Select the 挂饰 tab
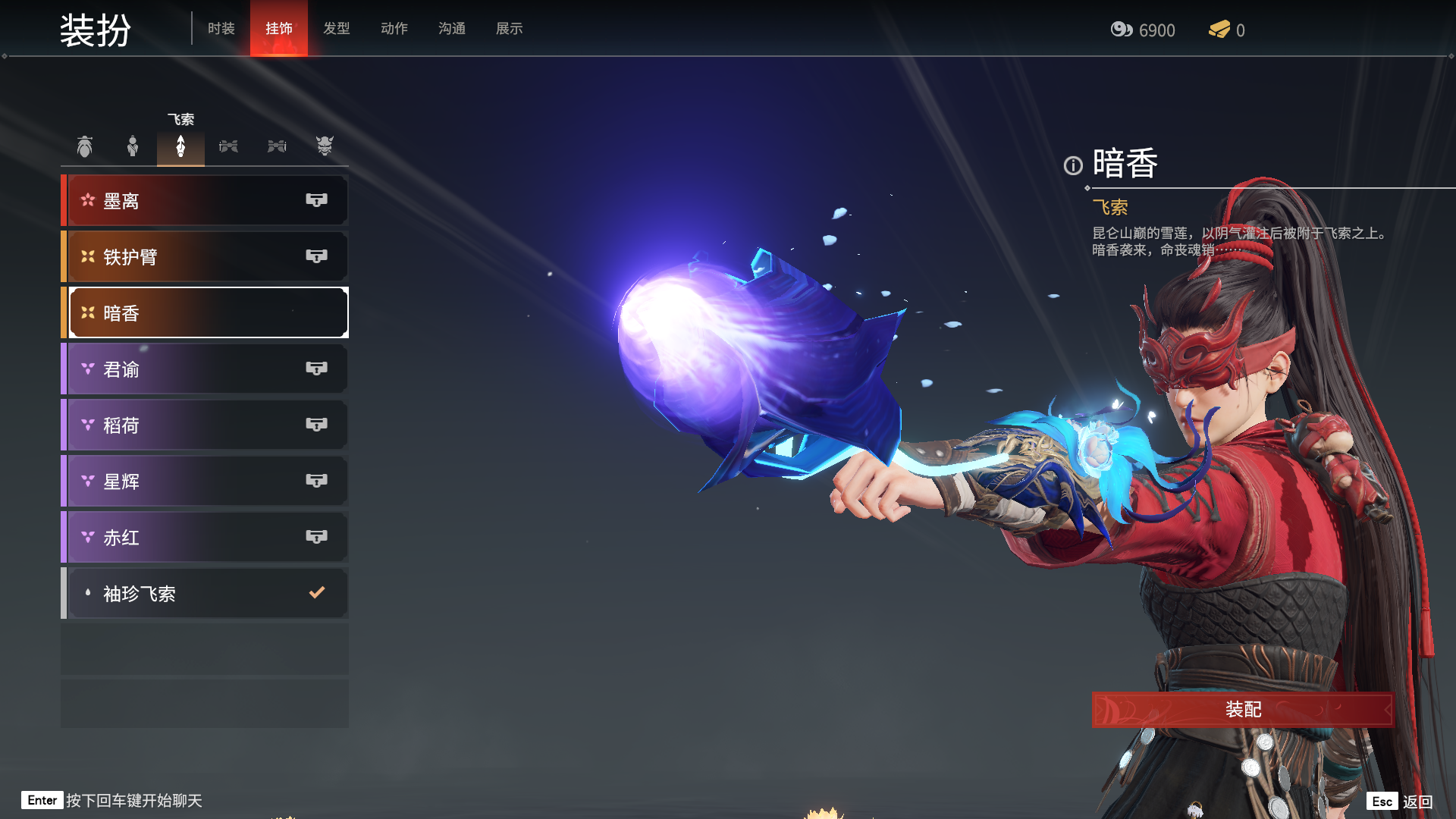Image resolution: width=1456 pixels, height=819 pixels. pyautogui.click(x=278, y=29)
